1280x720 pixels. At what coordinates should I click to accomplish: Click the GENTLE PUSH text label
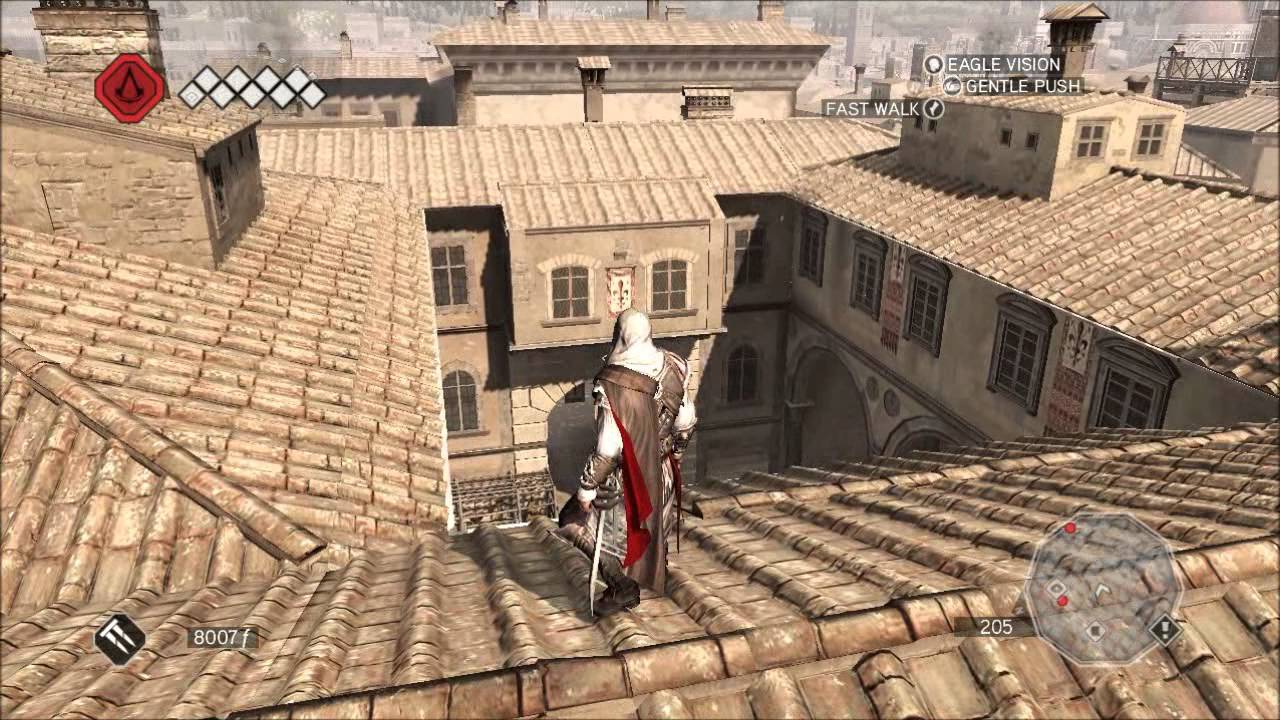[x=1023, y=87]
